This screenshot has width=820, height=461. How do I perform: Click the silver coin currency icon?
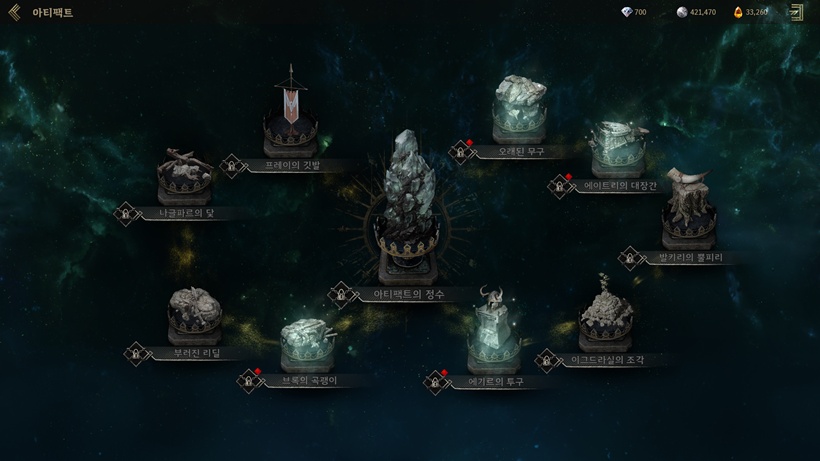point(682,12)
